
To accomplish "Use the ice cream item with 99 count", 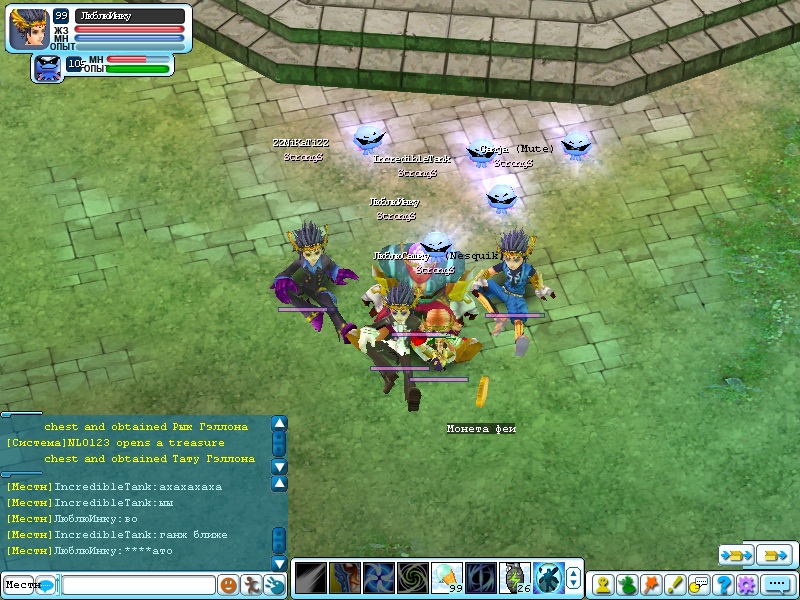I will (x=447, y=578).
